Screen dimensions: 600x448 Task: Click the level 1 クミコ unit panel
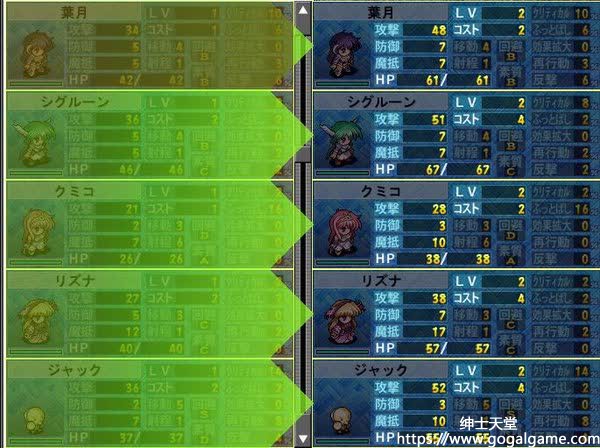150,223
